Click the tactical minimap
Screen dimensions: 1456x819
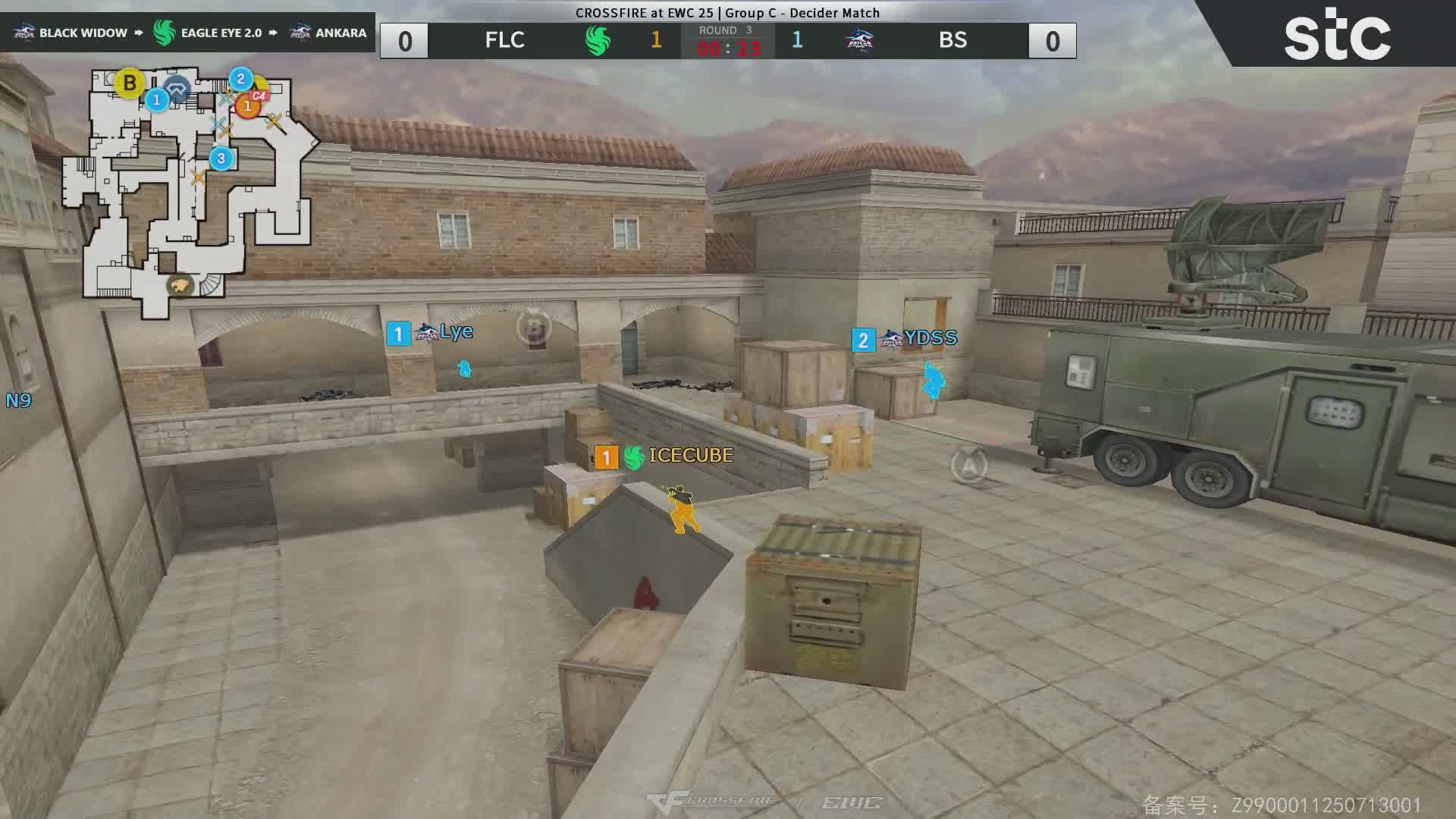pos(190,190)
